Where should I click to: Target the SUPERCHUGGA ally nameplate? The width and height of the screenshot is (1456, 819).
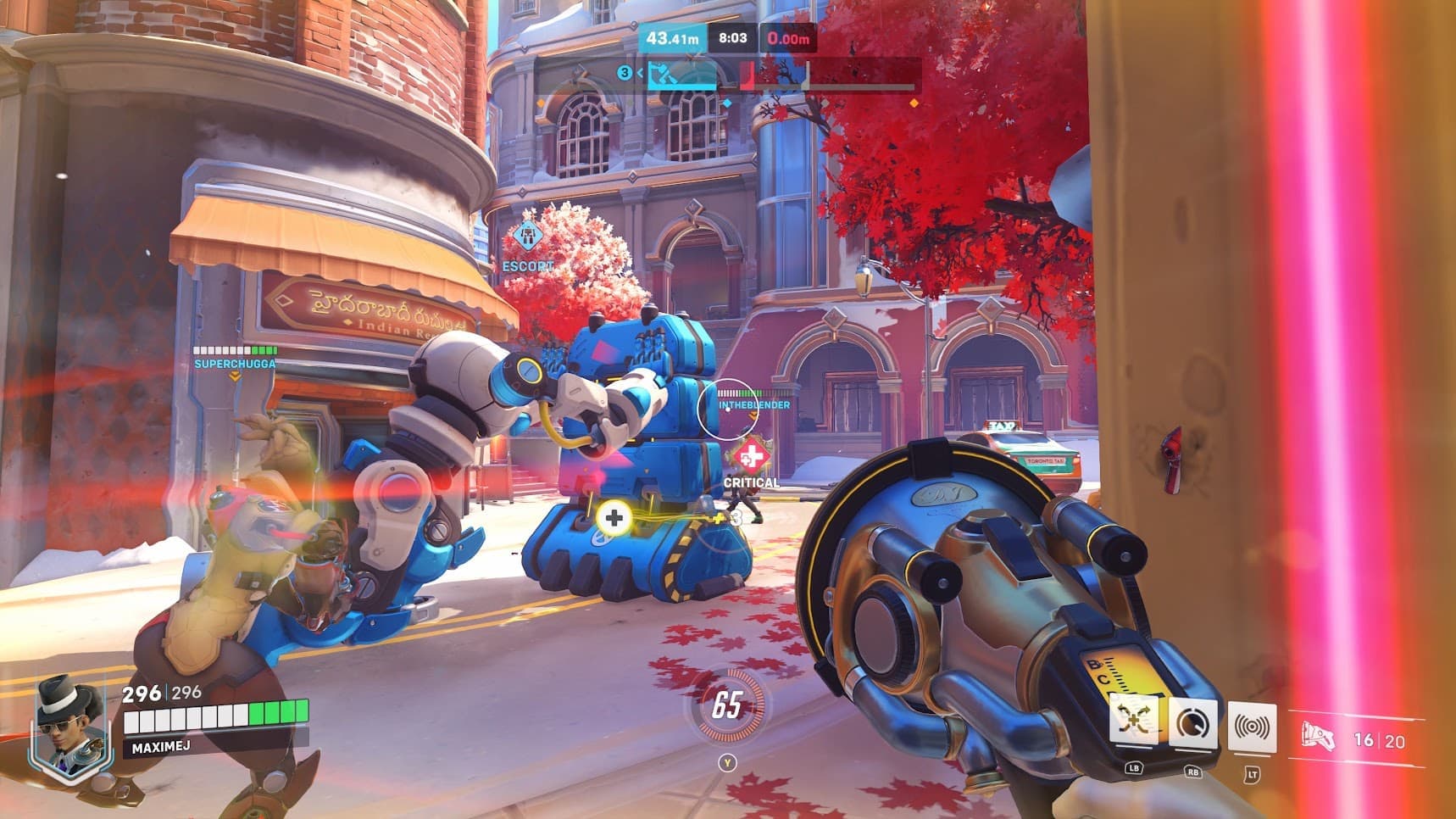[235, 364]
